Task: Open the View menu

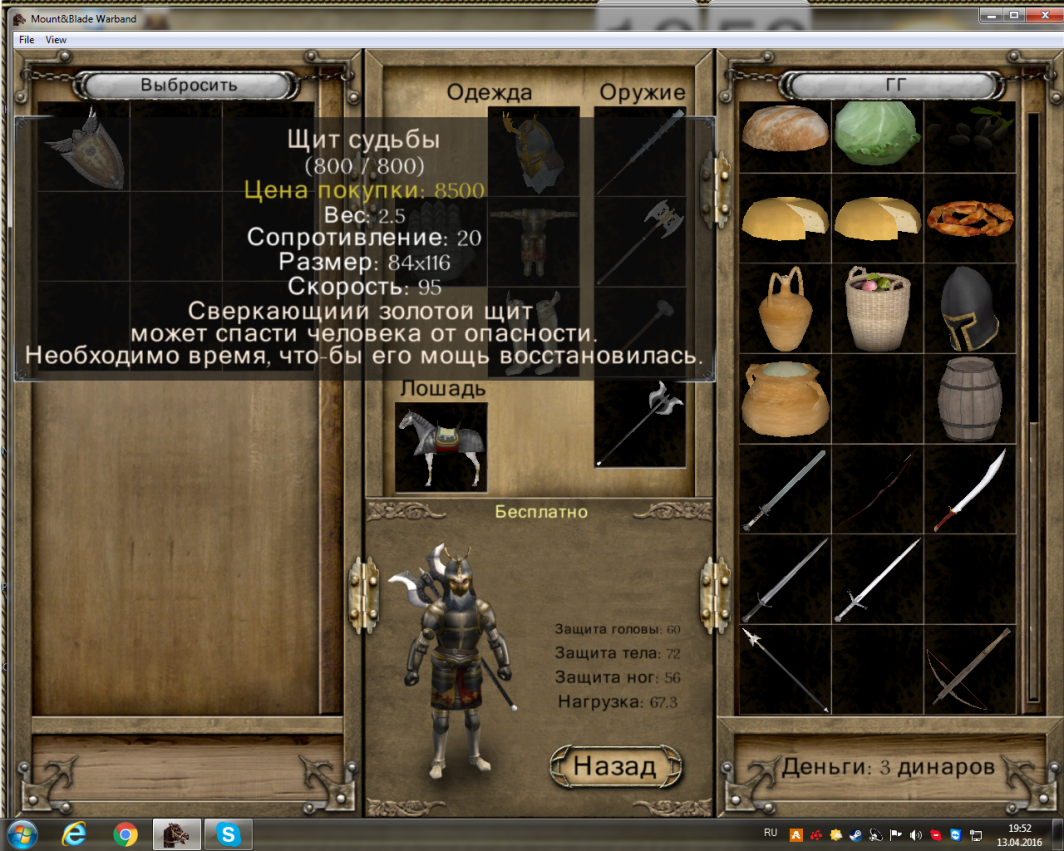Action: click(56, 40)
